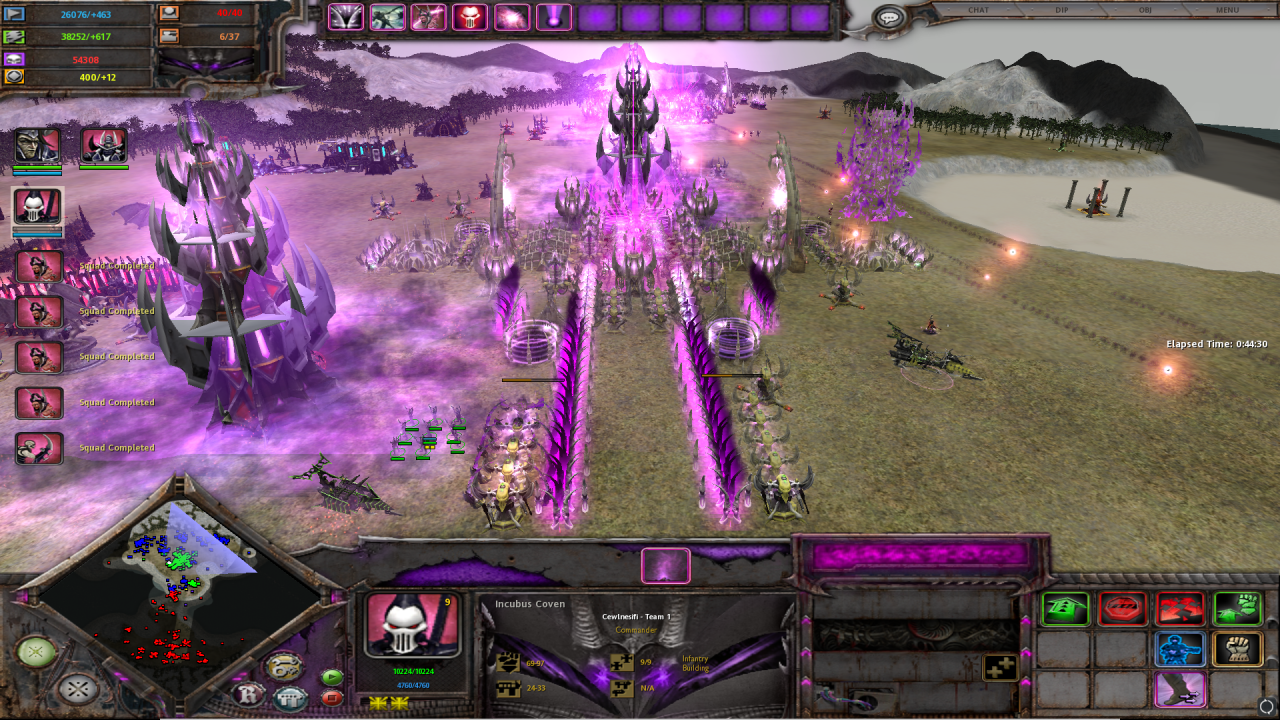Toggle the blue soldier stance icon

[1180, 649]
